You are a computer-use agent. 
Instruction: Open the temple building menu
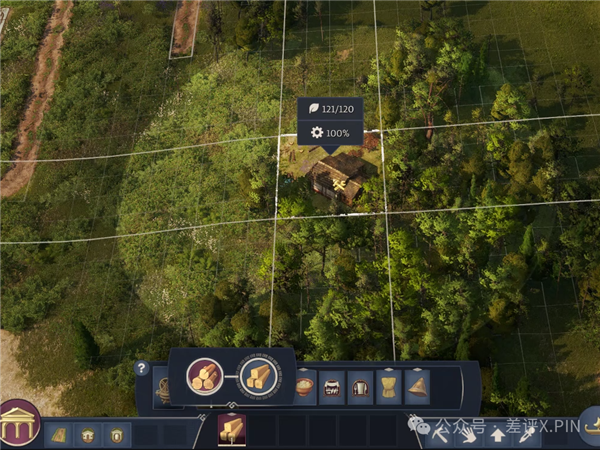(17, 425)
